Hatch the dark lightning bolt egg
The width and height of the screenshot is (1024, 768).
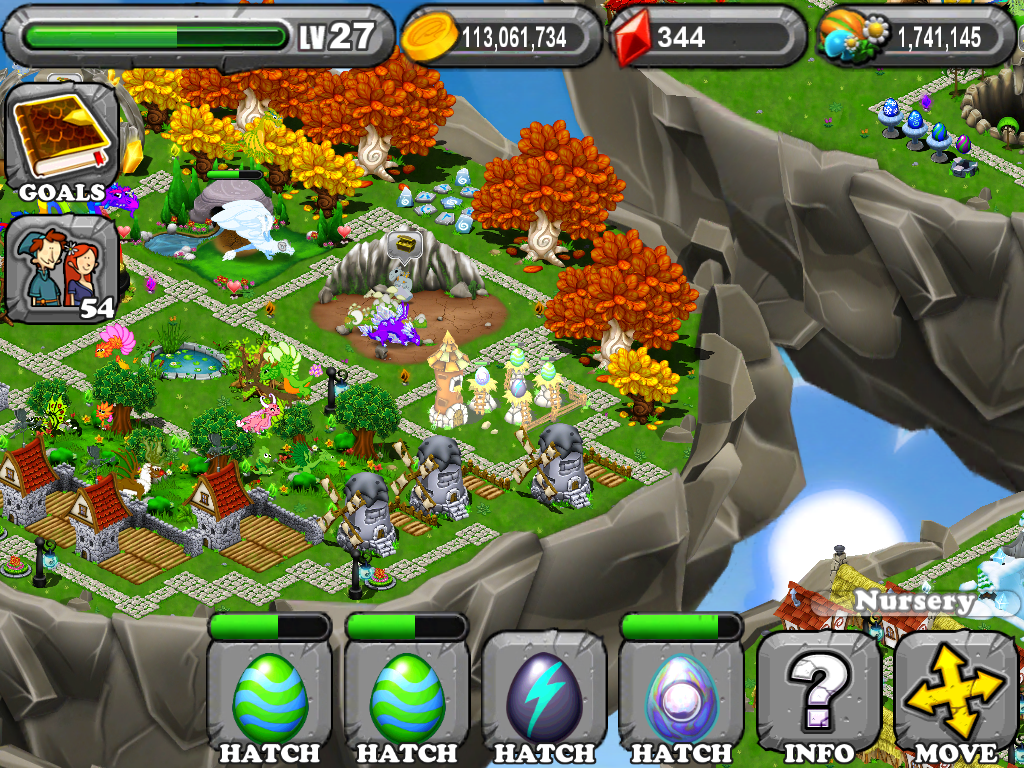[x=545, y=696]
